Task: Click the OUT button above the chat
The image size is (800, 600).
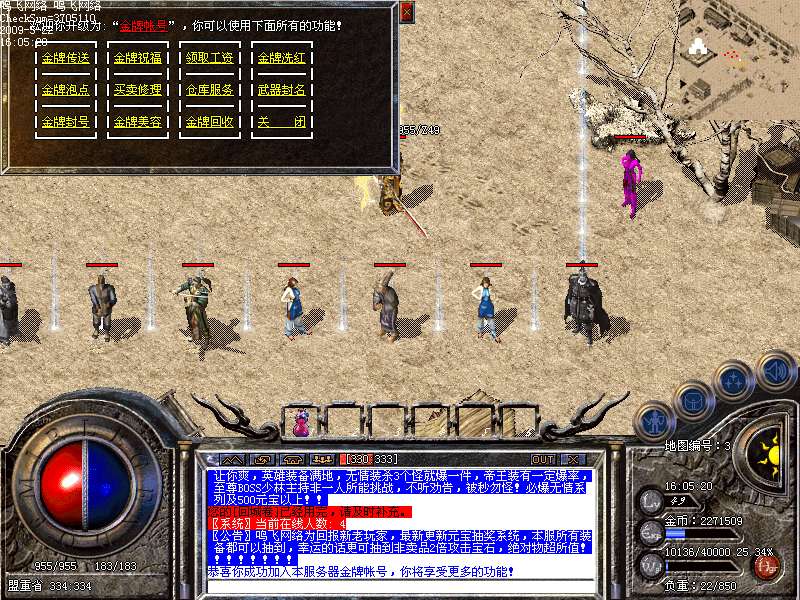Action: pos(543,459)
